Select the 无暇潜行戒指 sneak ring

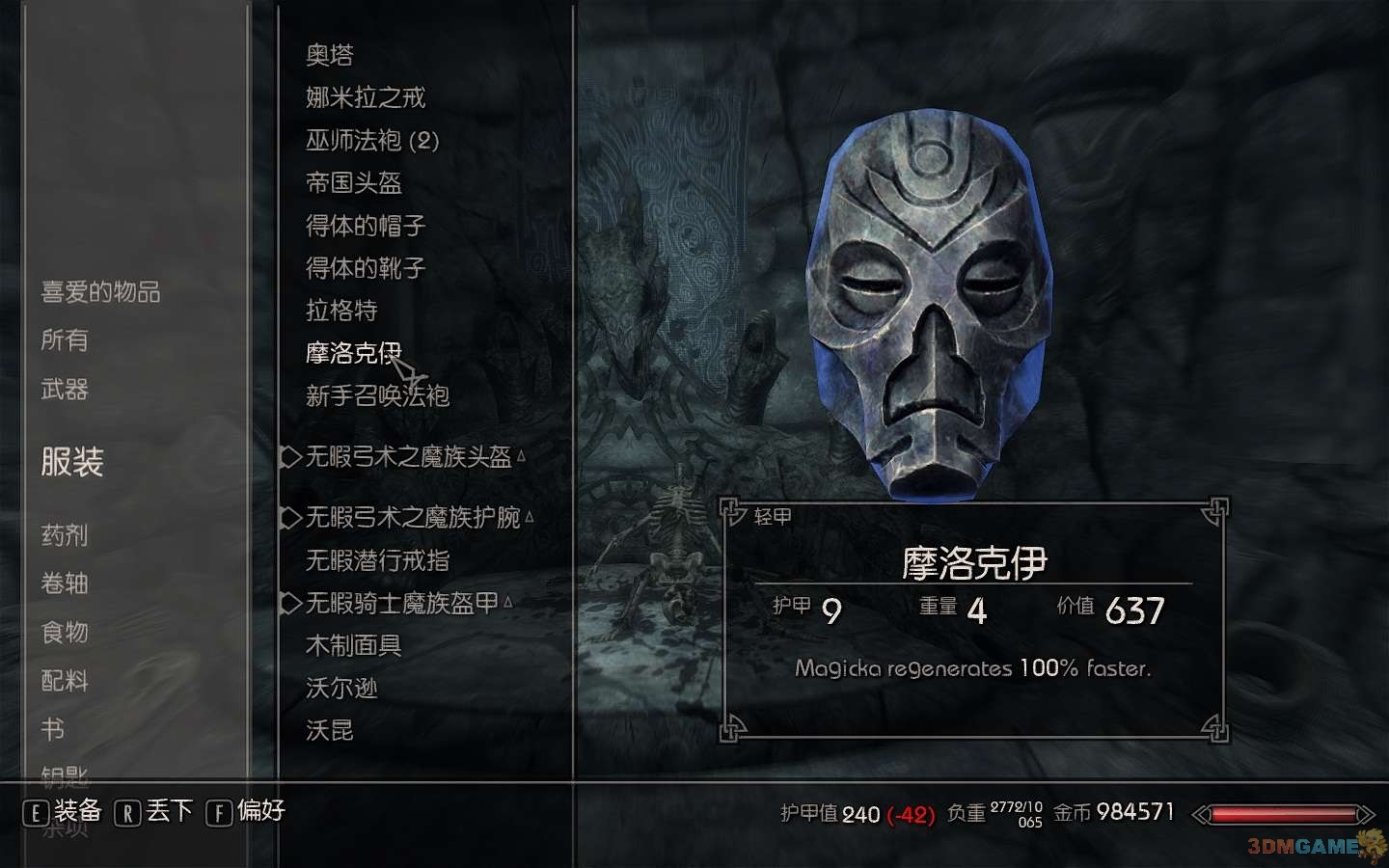pyautogui.click(x=378, y=560)
